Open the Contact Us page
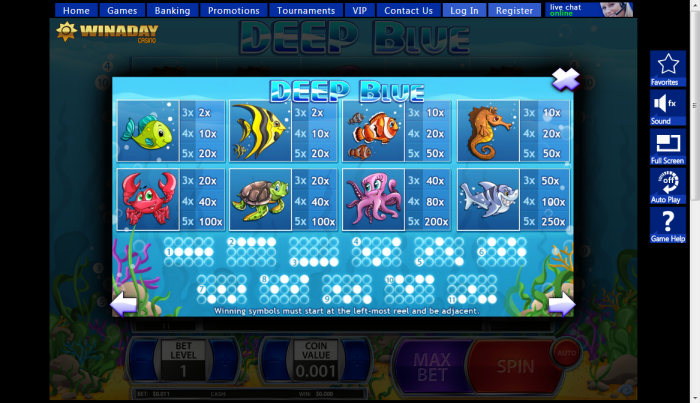 [x=408, y=11]
